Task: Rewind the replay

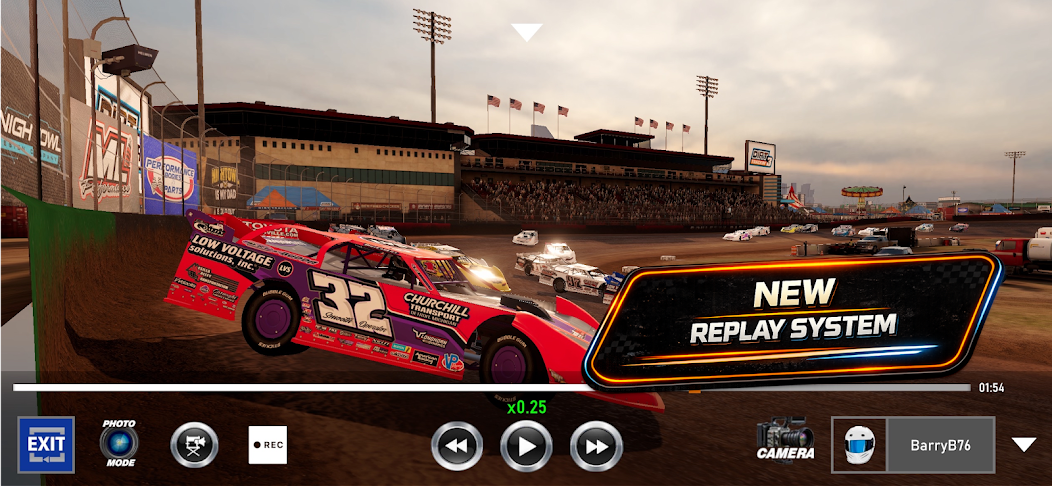Action: pyautogui.click(x=456, y=446)
